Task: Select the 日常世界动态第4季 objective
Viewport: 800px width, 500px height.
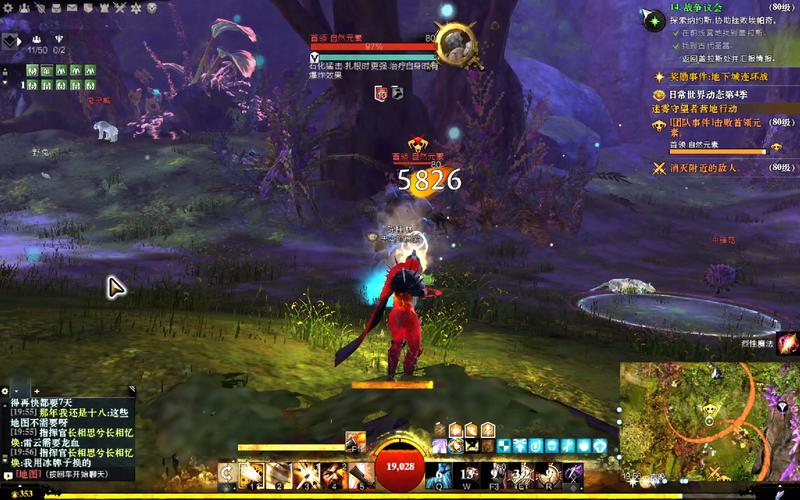Action: click(716, 93)
